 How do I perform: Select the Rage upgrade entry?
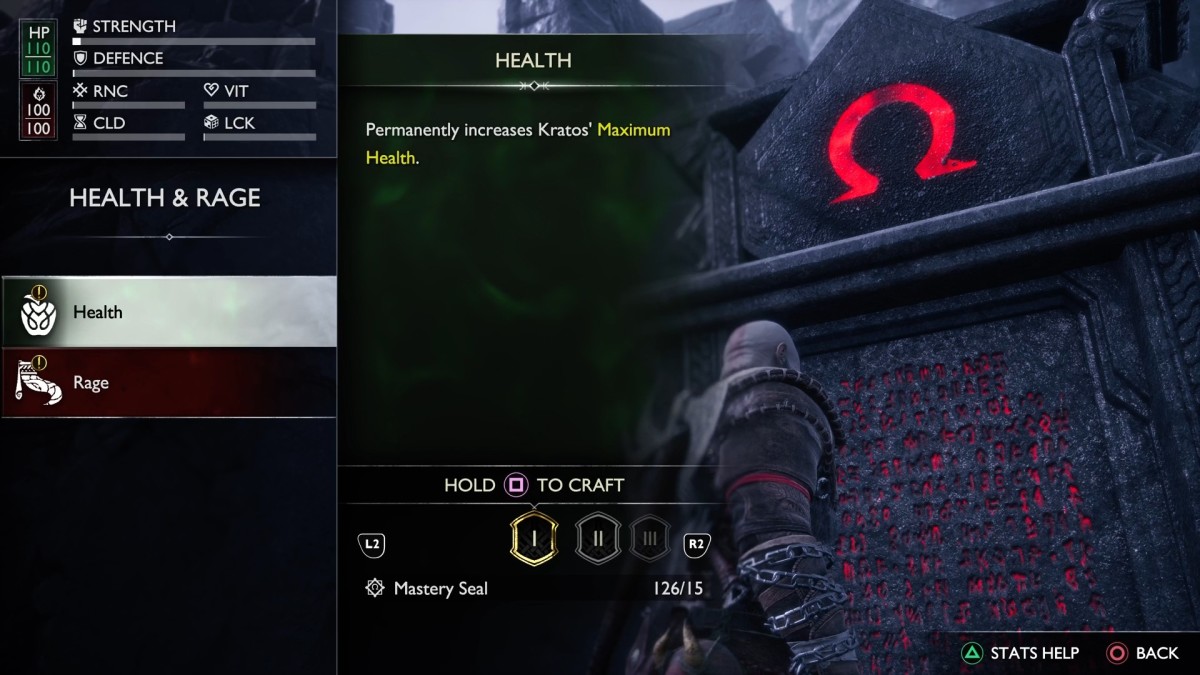point(168,383)
